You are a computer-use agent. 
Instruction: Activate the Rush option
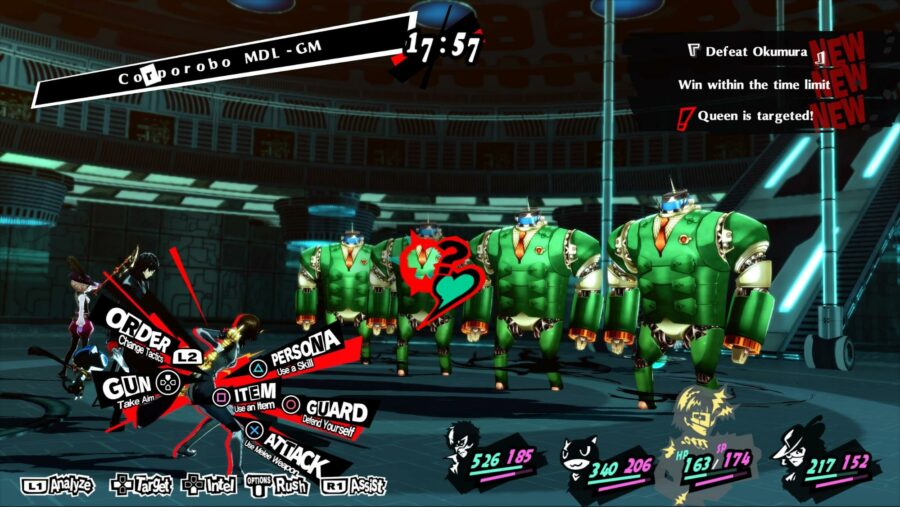point(278,486)
